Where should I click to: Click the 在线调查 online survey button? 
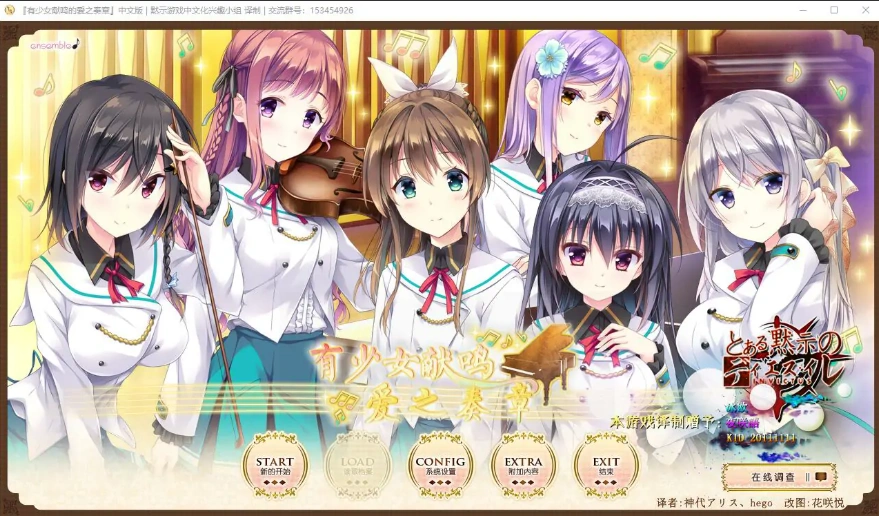(779, 477)
